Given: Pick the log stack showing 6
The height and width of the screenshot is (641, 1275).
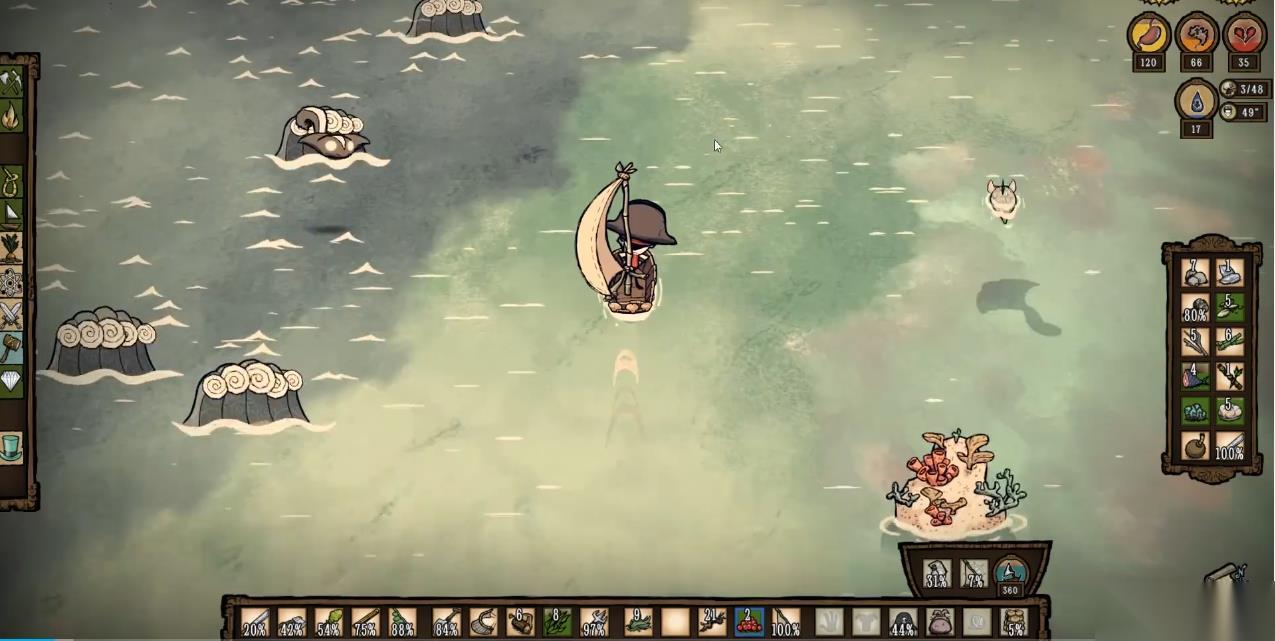Looking at the screenshot, I should [519, 622].
